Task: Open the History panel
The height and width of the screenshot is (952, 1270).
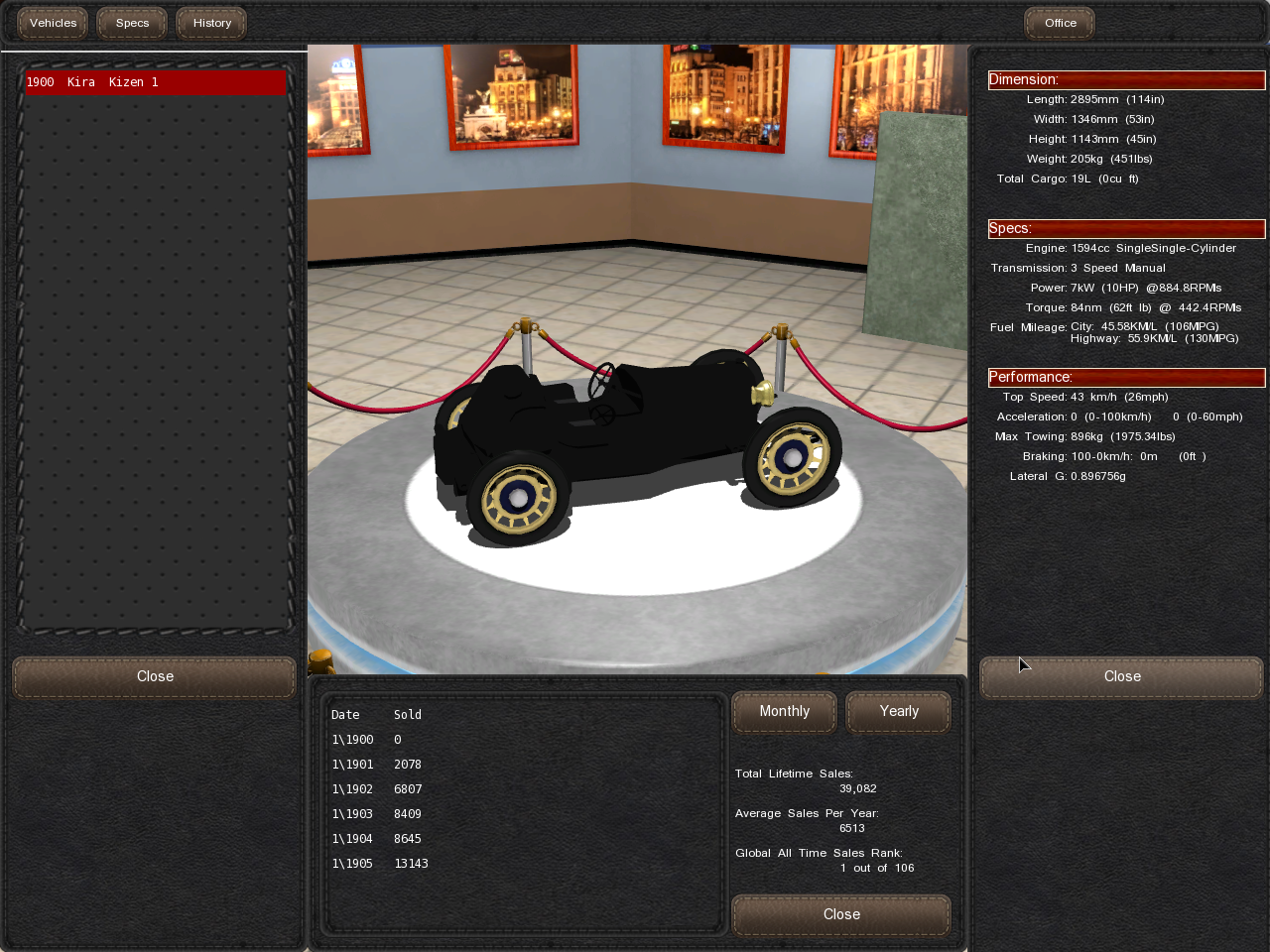Action: pos(211,23)
